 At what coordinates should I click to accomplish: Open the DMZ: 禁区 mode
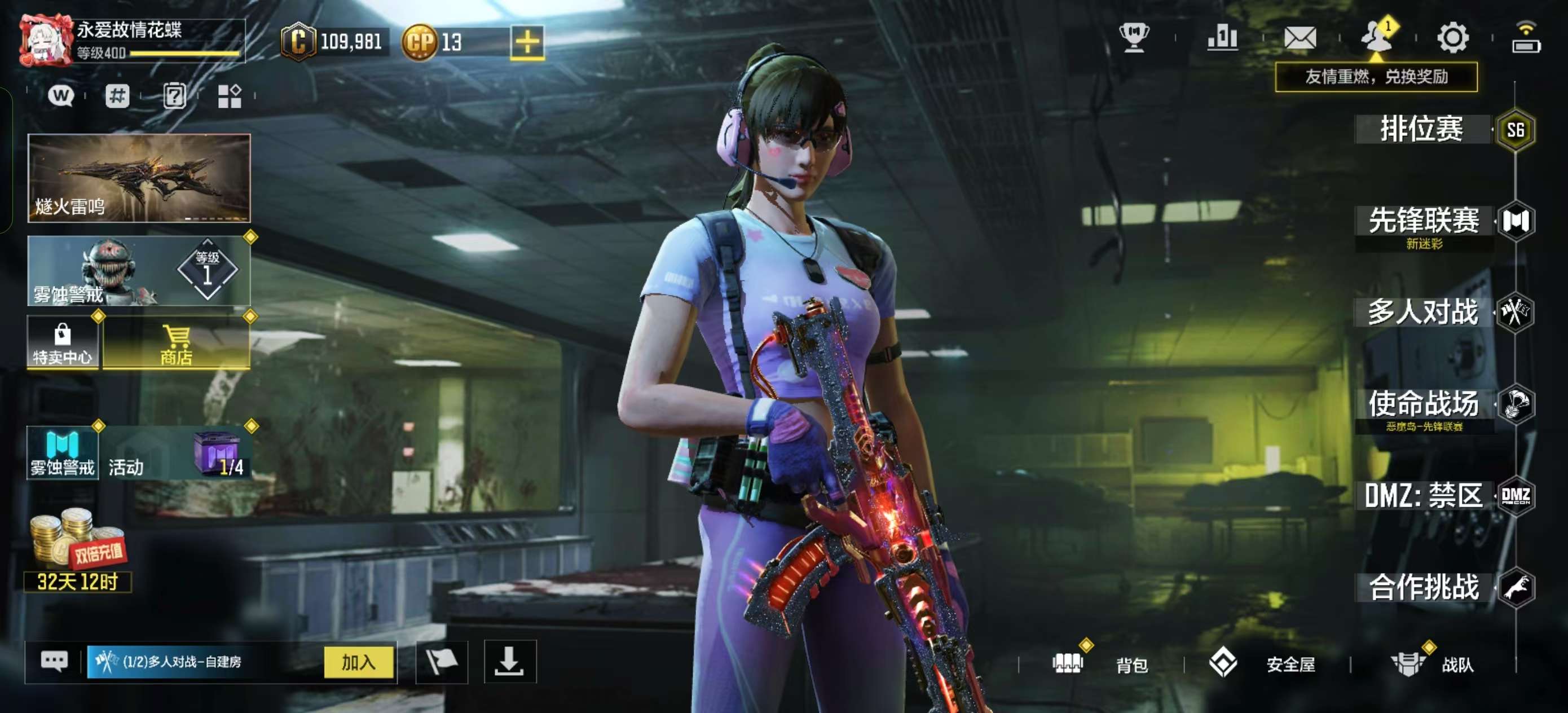[1423, 496]
